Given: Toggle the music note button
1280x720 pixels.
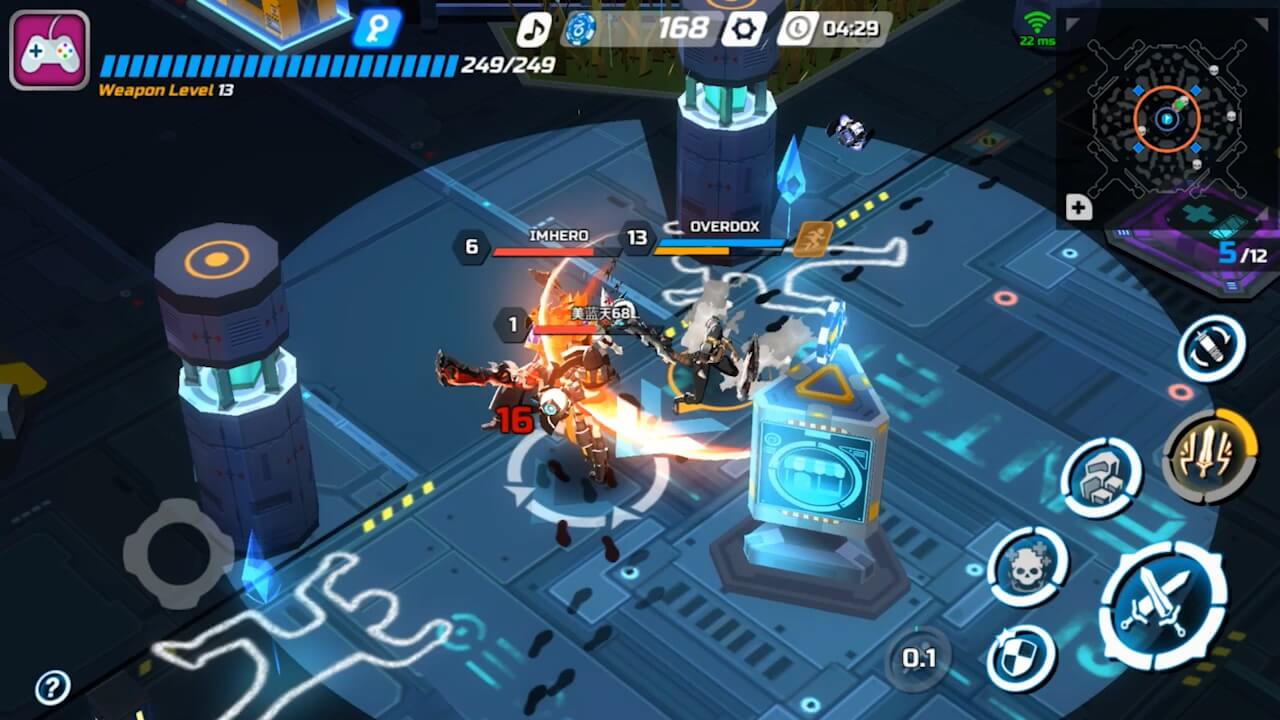Looking at the screenshot, I should tap(533, 29).
